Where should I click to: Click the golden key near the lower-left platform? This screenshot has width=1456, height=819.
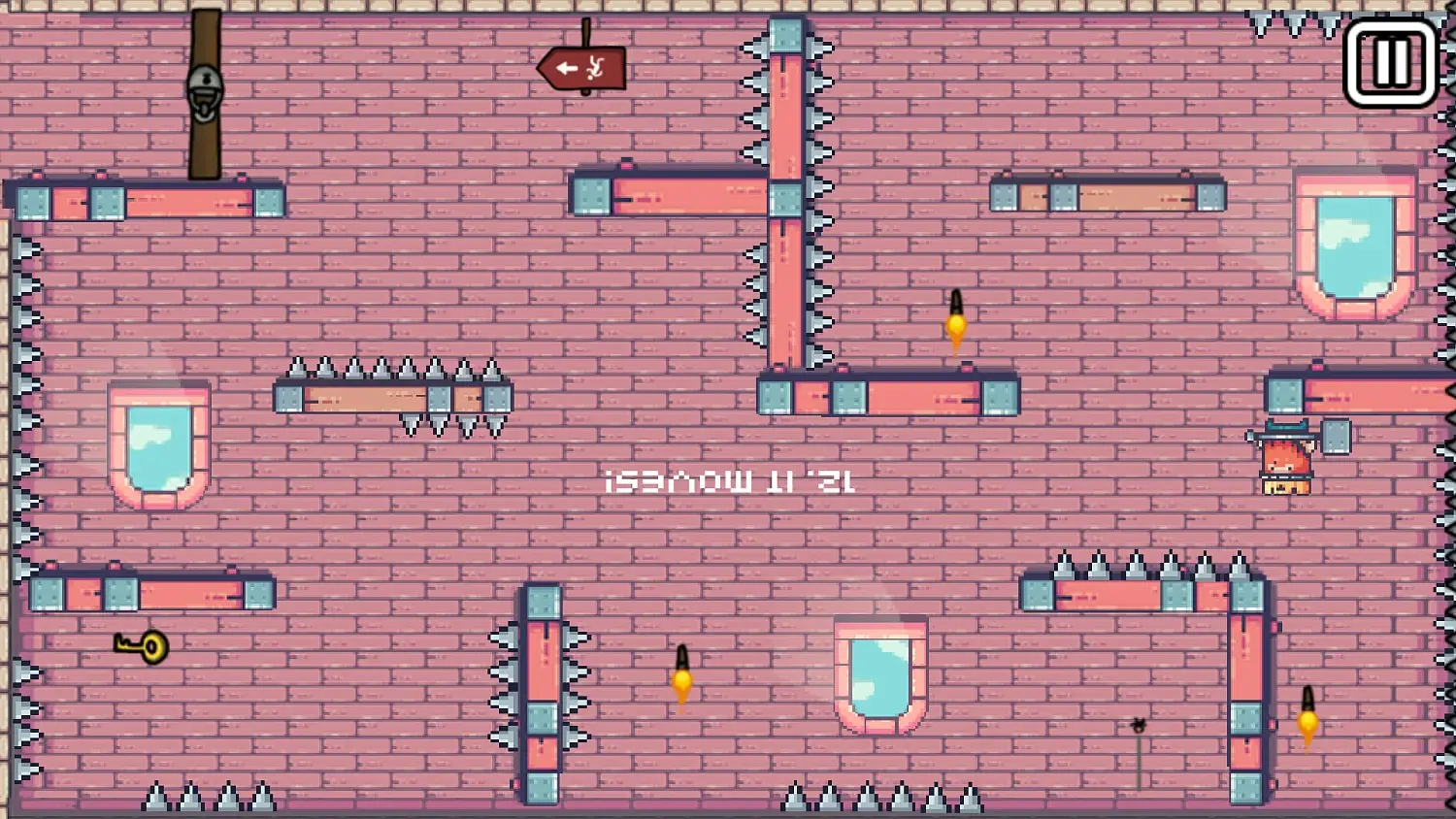tap(141, 646)
